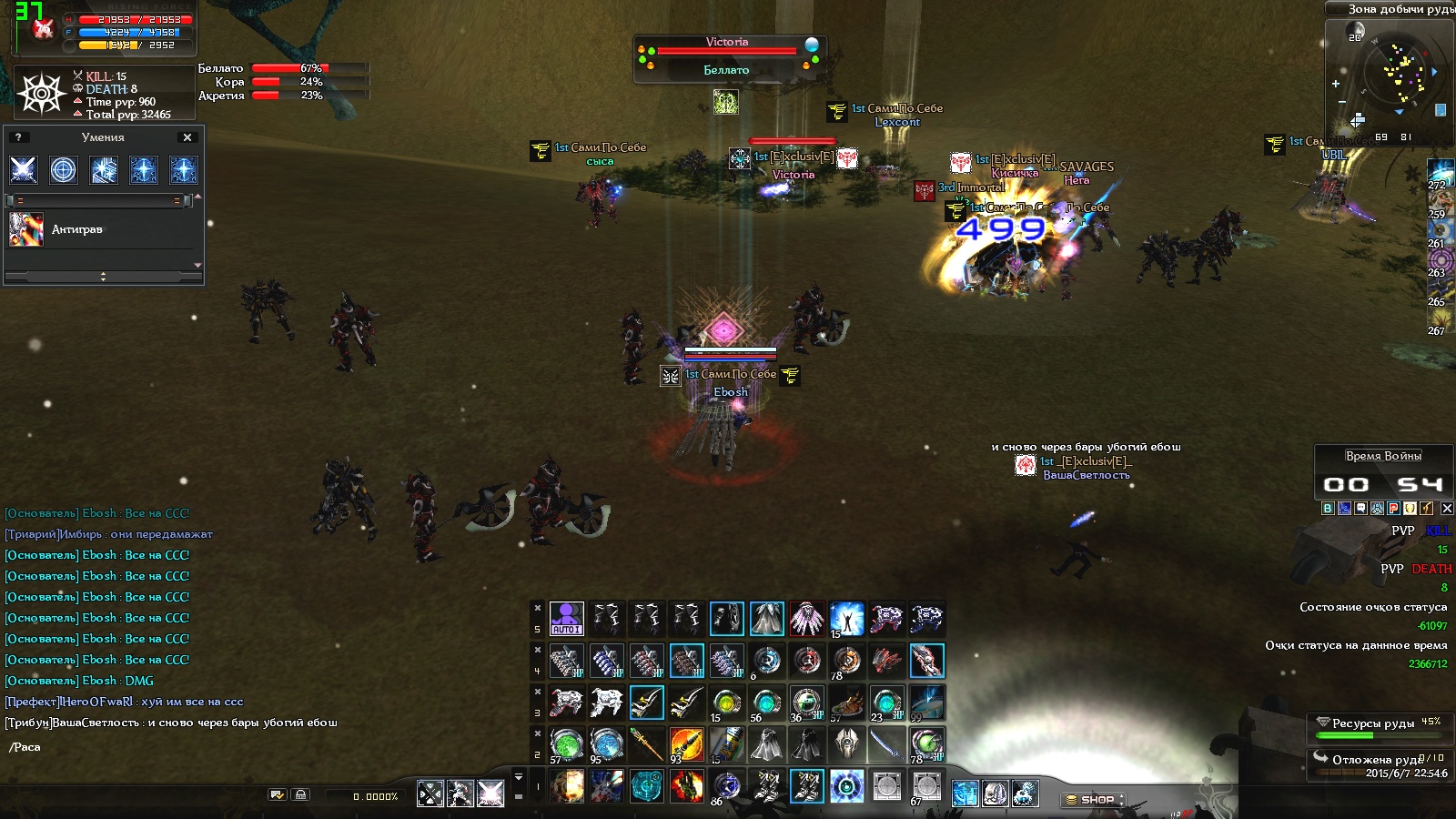Open the SHOP button
Image resolution: width=1456 pixels, height=819 pixels.
(1093, 800)
